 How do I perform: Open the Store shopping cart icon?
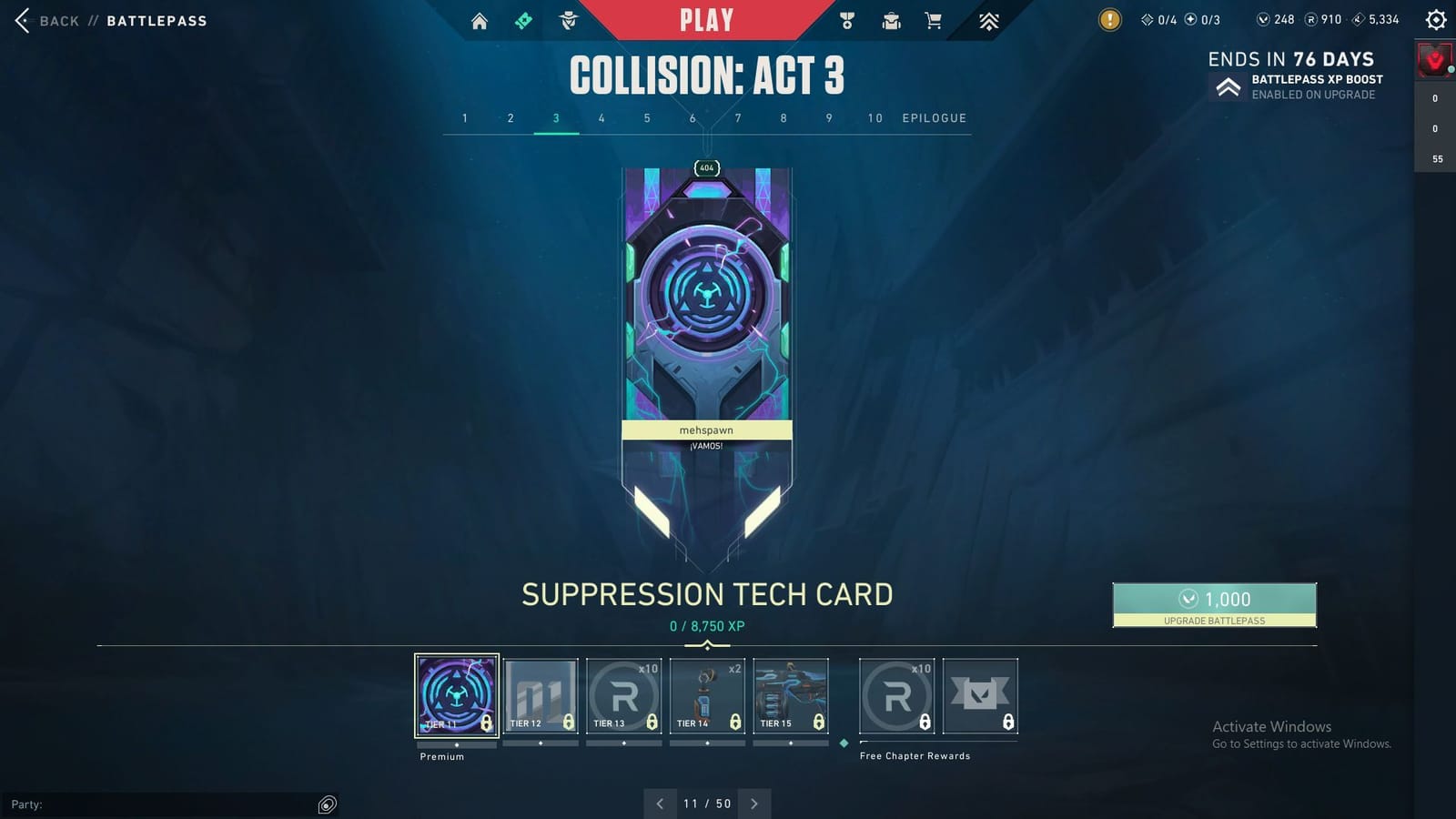pos(934,19)
